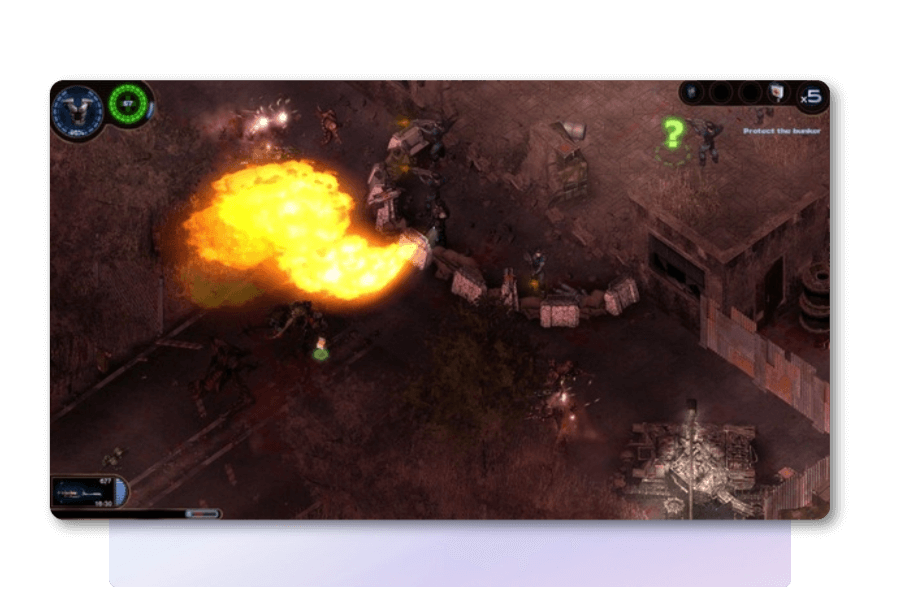Use the white box item in the quick slot
Screen dimensions: 900x600
pyautogui.click(x=778, y=93)
